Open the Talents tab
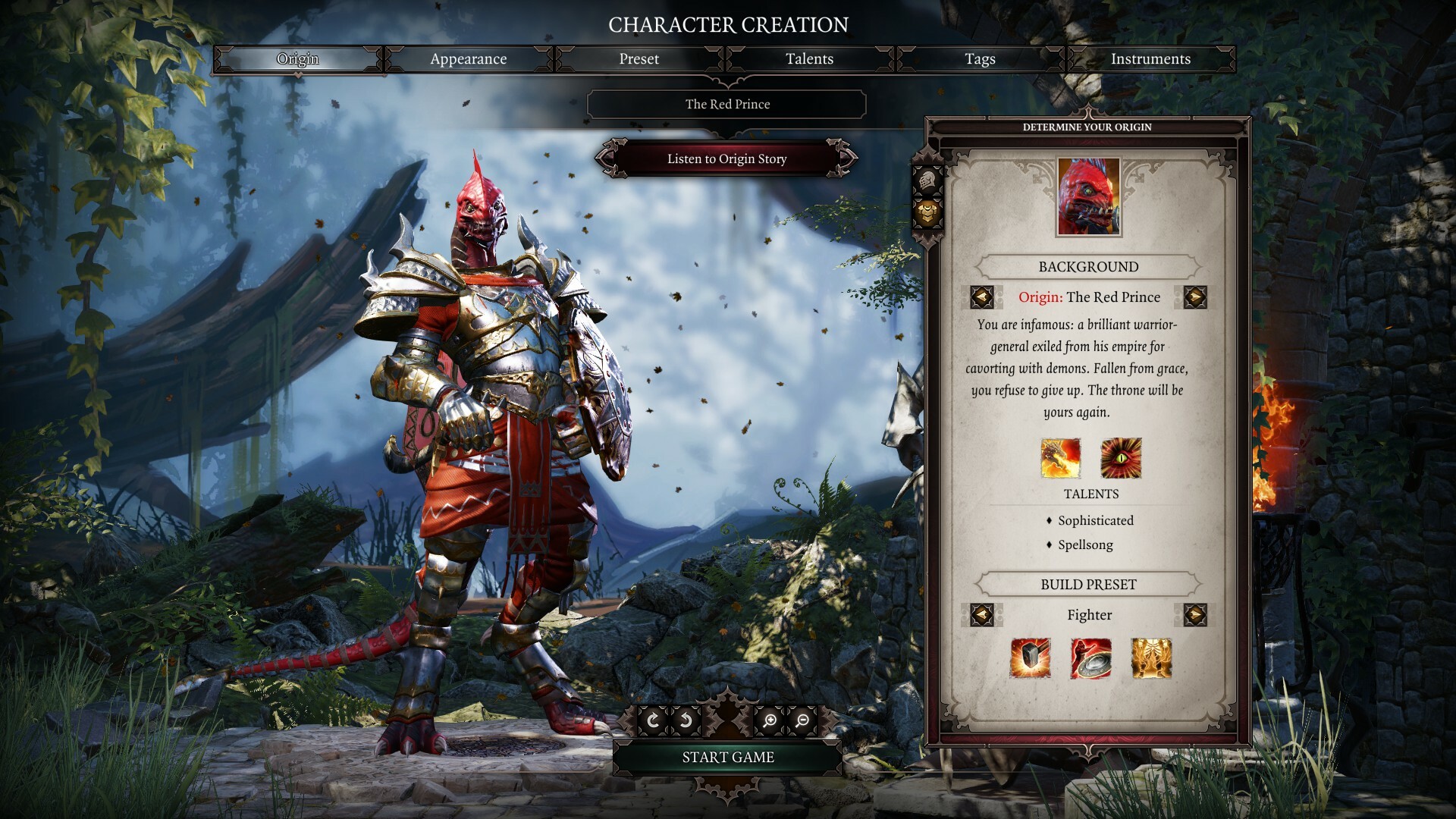Screen dimensions: 1456x819 pyautogui.click(x=808, y=59)
